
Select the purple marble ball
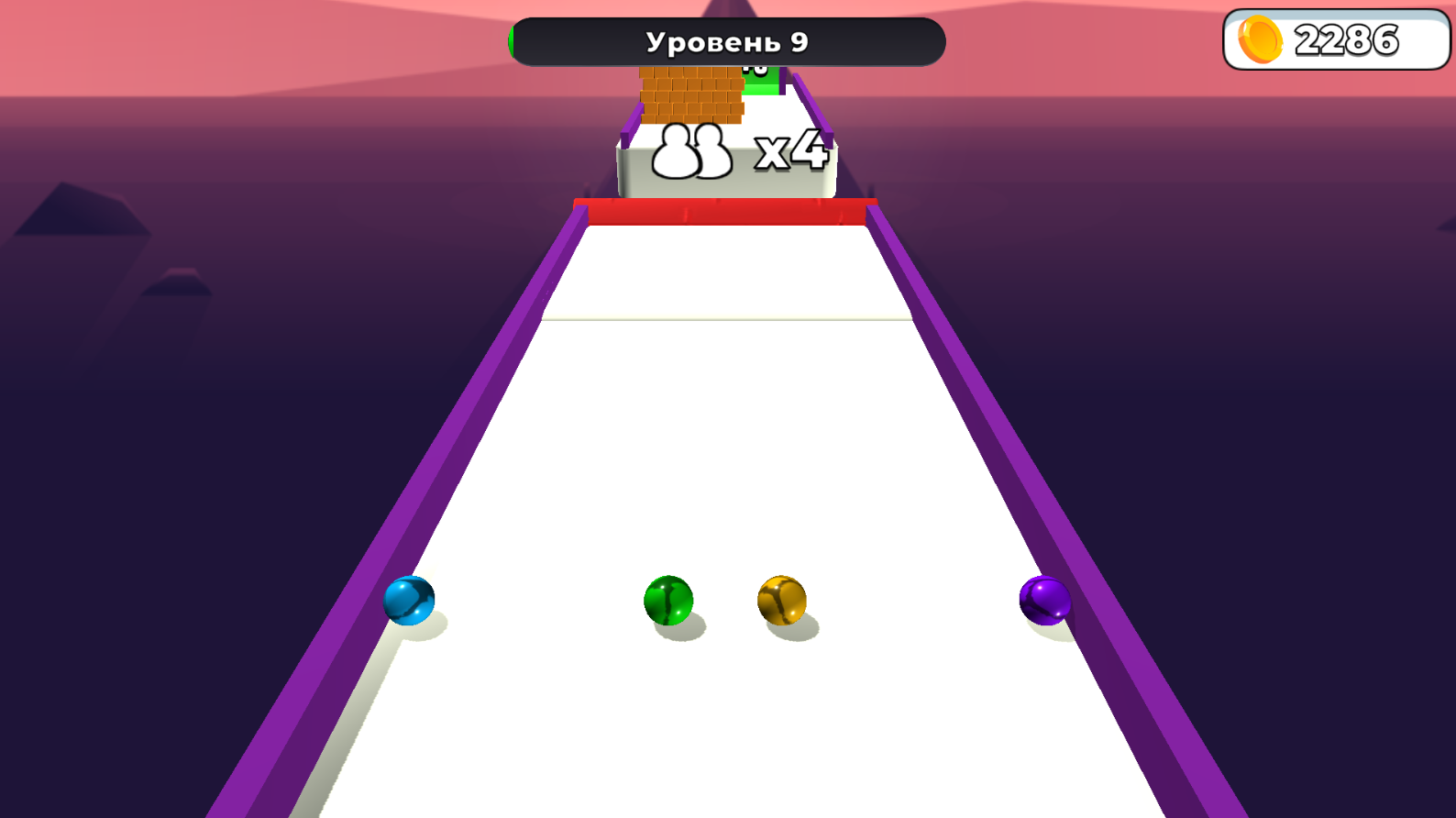[1044, 601]
